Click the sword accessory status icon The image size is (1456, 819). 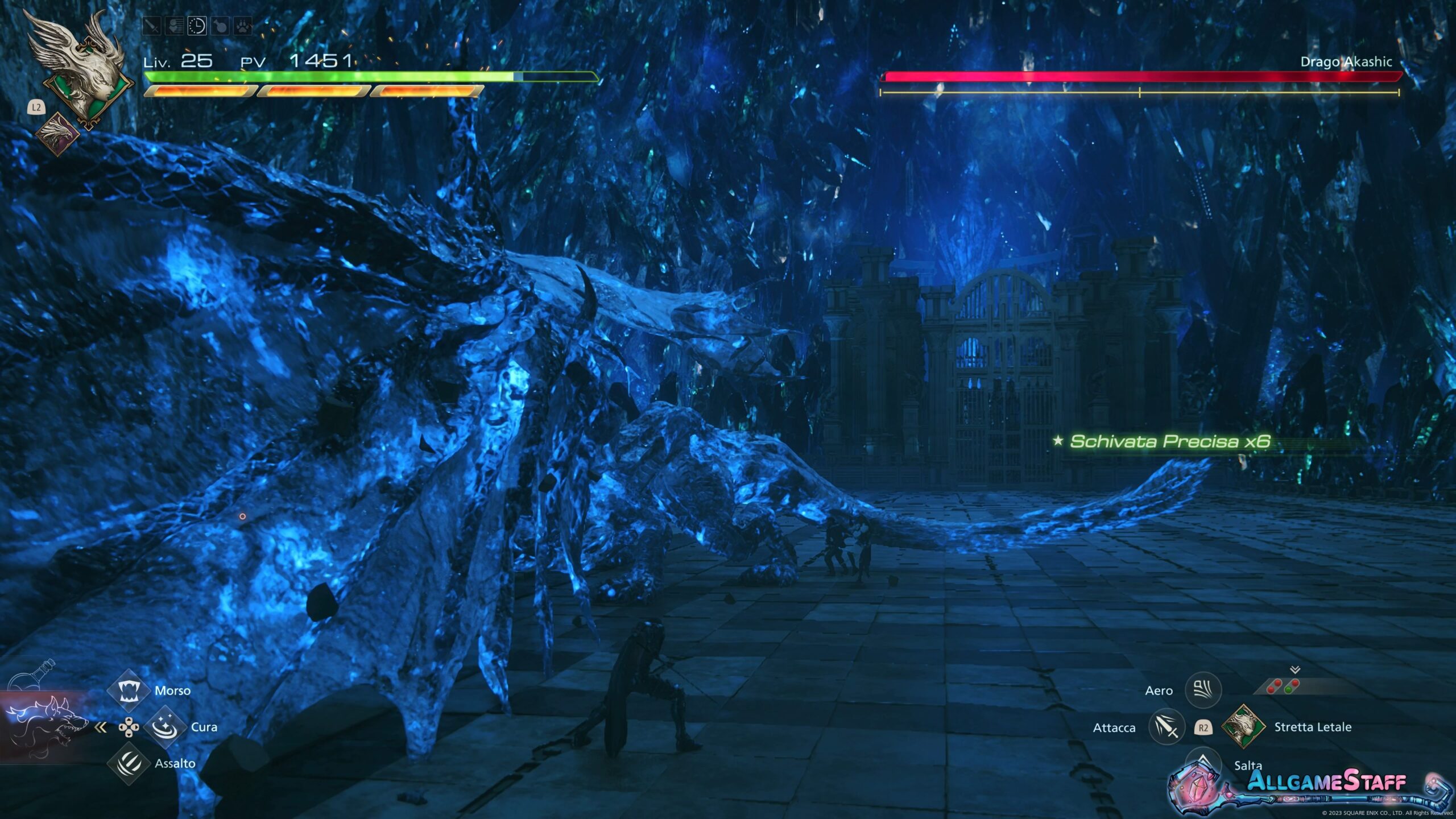152,26
